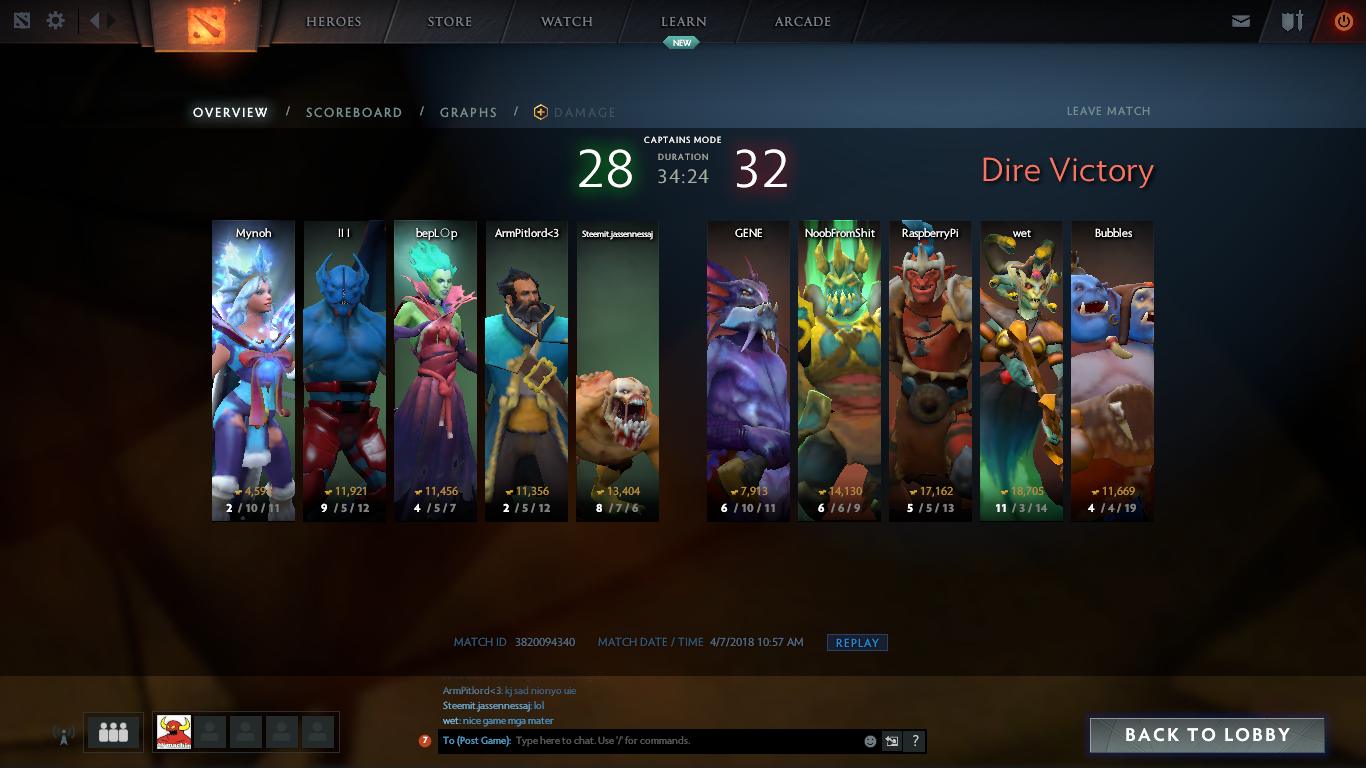Click the post game chat input field

(686, 741)
